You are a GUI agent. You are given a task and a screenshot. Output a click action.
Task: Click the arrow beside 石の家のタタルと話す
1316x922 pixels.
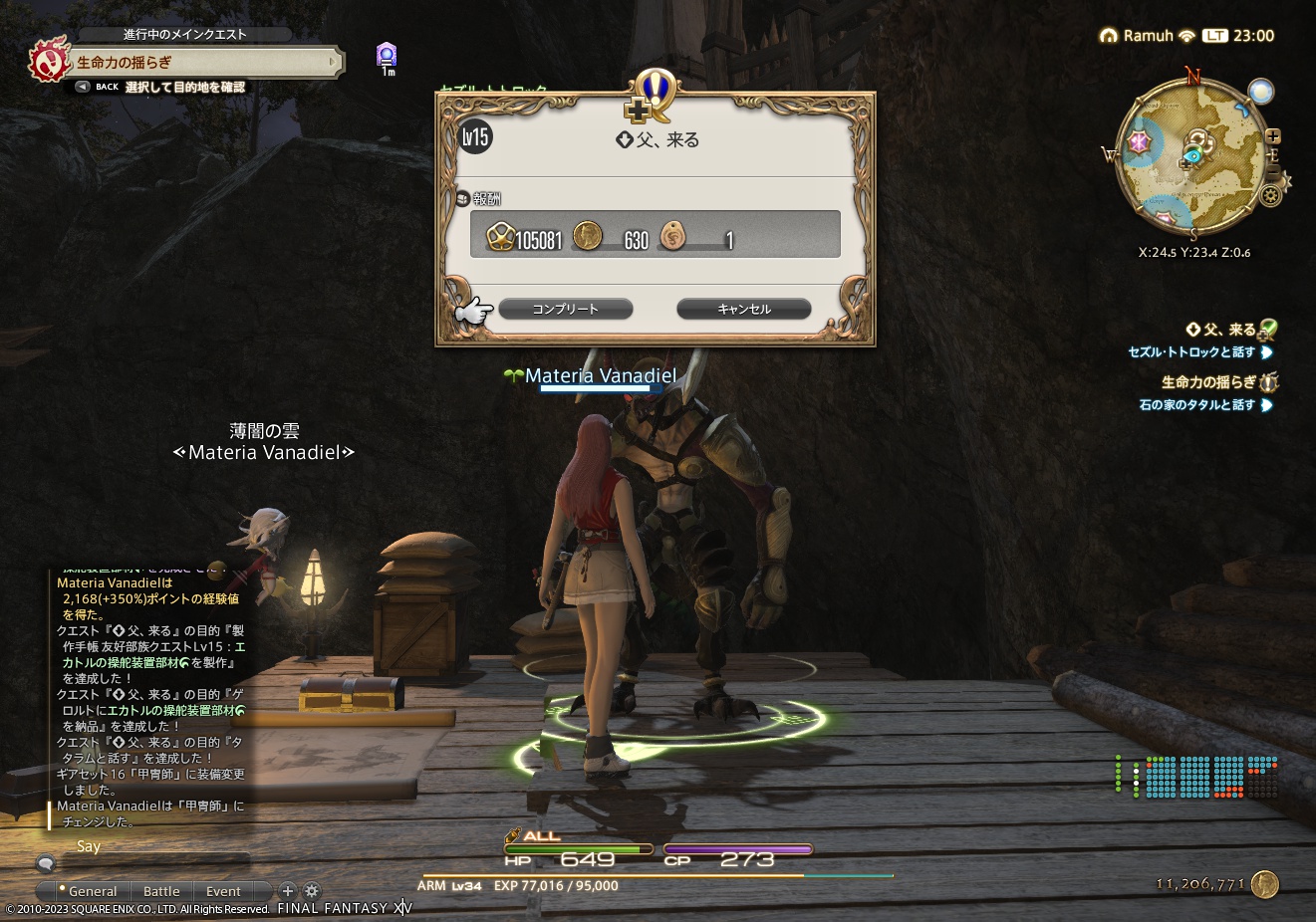(x=1266, y=405)
